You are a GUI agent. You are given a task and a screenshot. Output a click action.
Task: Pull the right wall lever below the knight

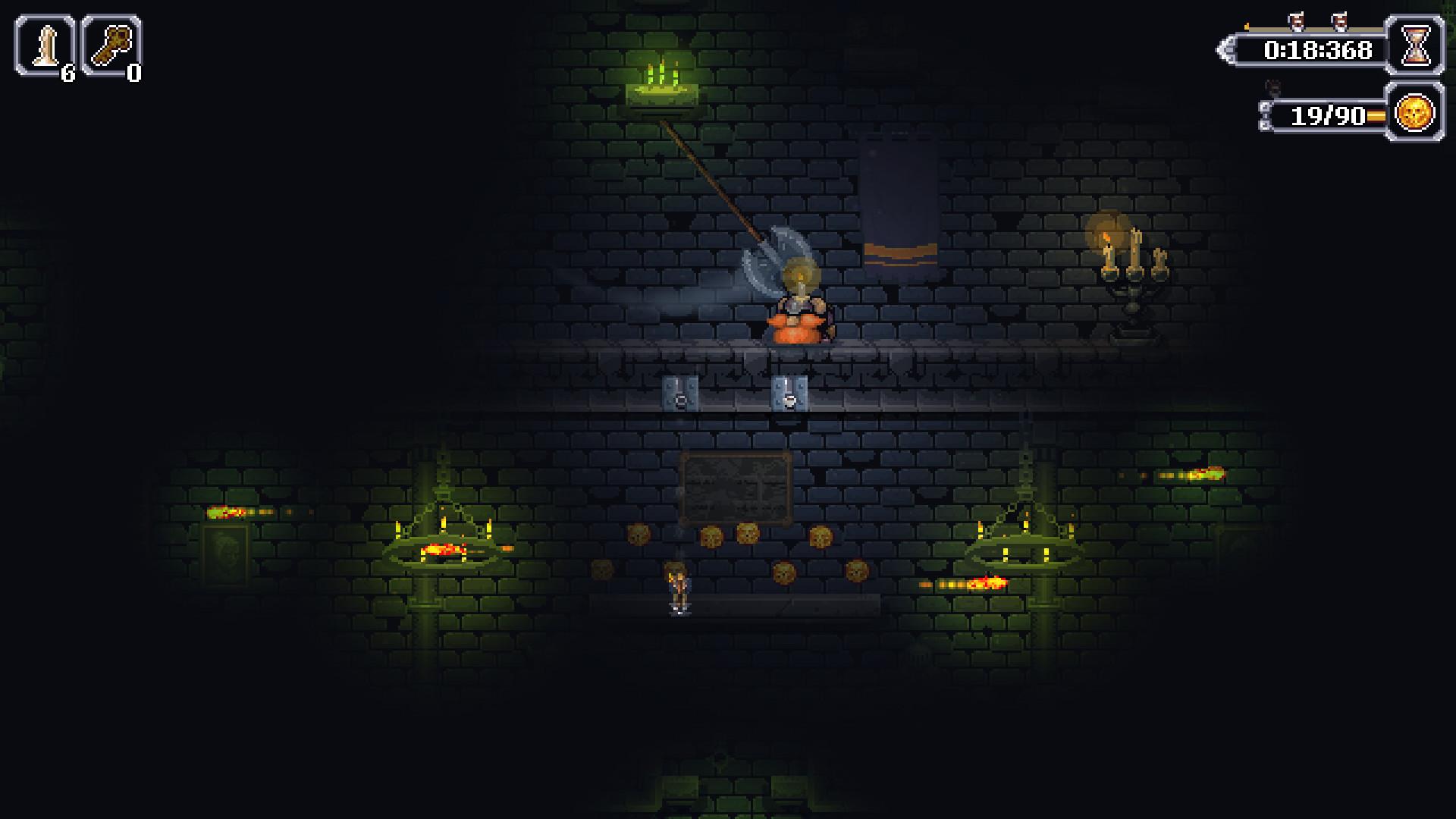789,394
